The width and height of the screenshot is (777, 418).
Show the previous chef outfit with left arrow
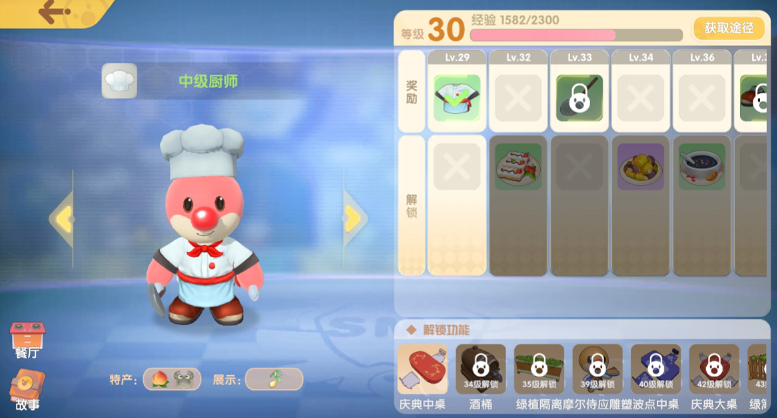click(x=63, y=217)
